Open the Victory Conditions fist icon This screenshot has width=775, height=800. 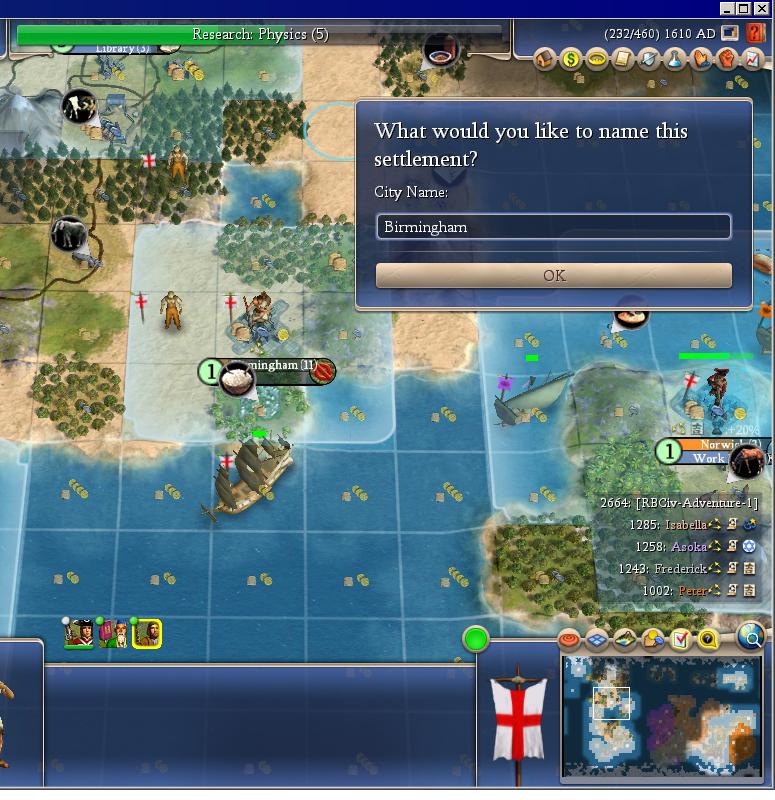[726, 60]
